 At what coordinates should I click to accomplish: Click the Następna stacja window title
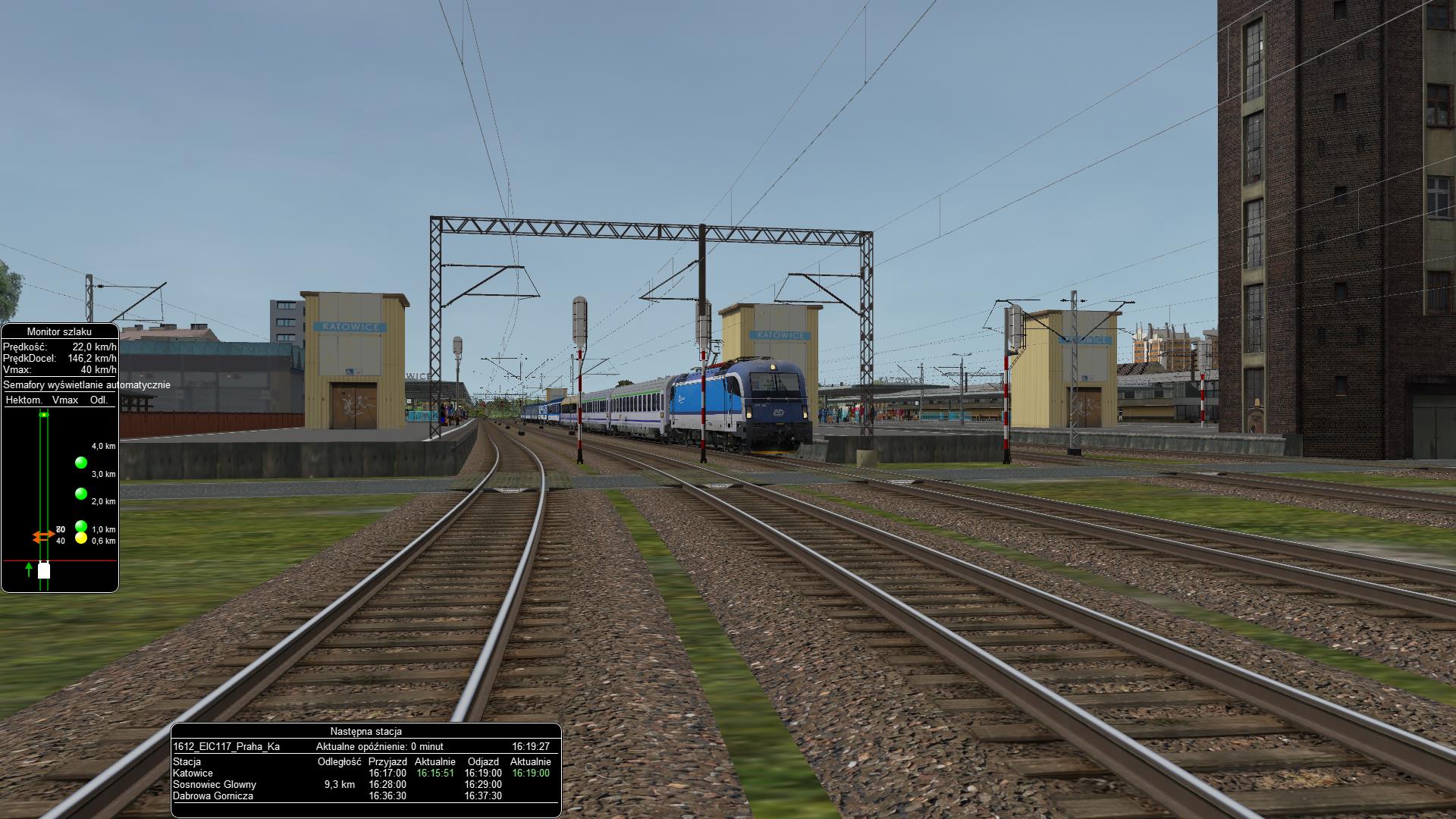[366, 732]
